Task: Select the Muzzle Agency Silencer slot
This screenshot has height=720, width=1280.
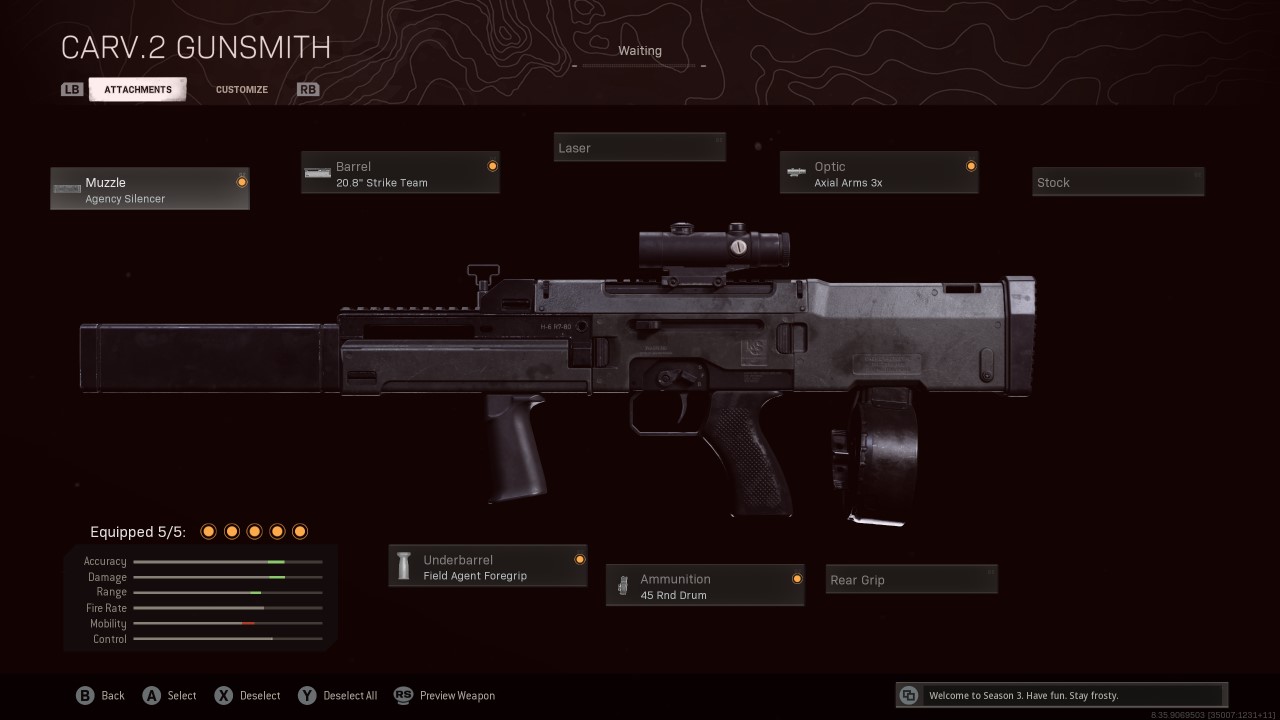Action: (150, 189)
